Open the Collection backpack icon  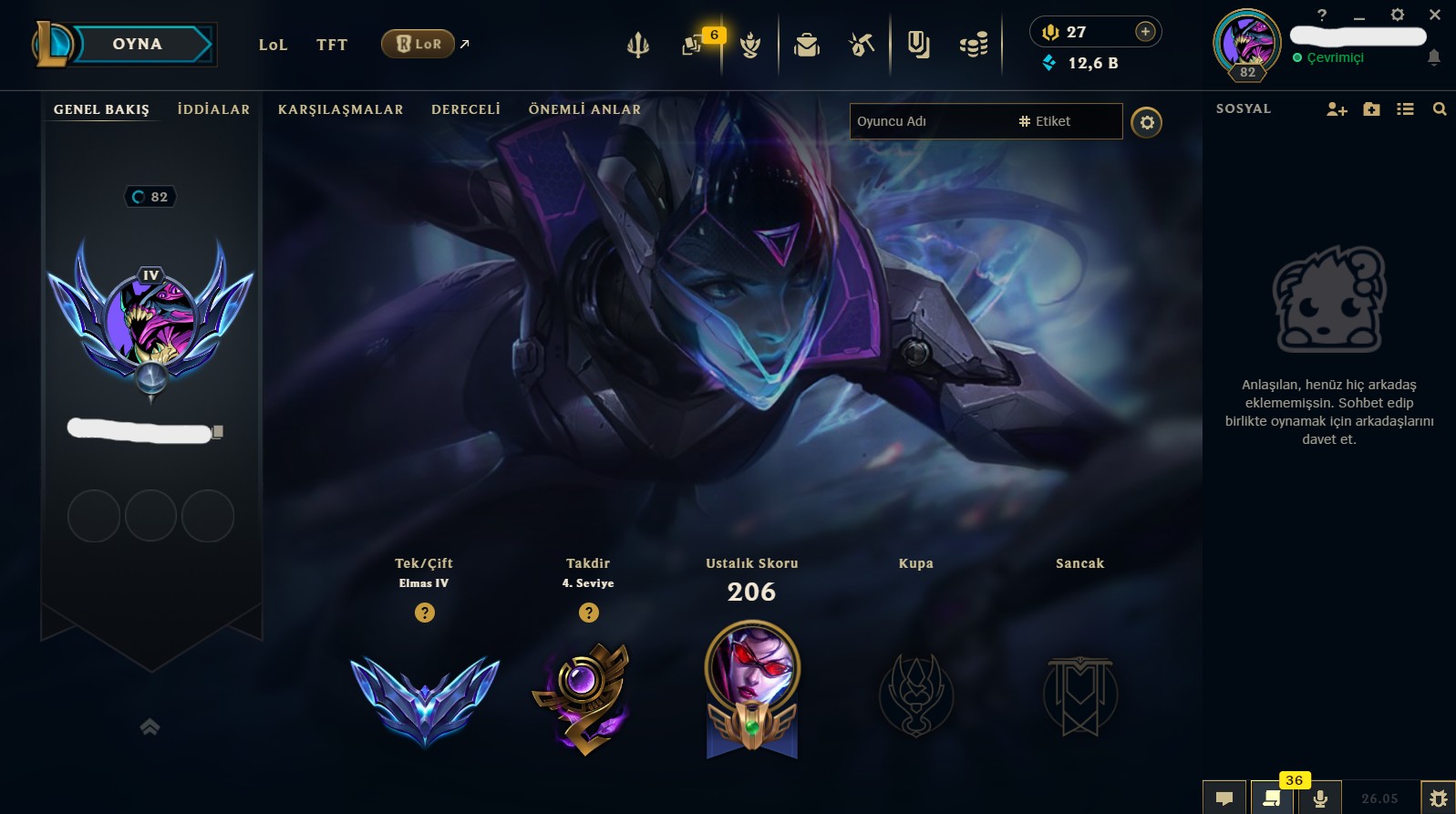pos(804,44)
